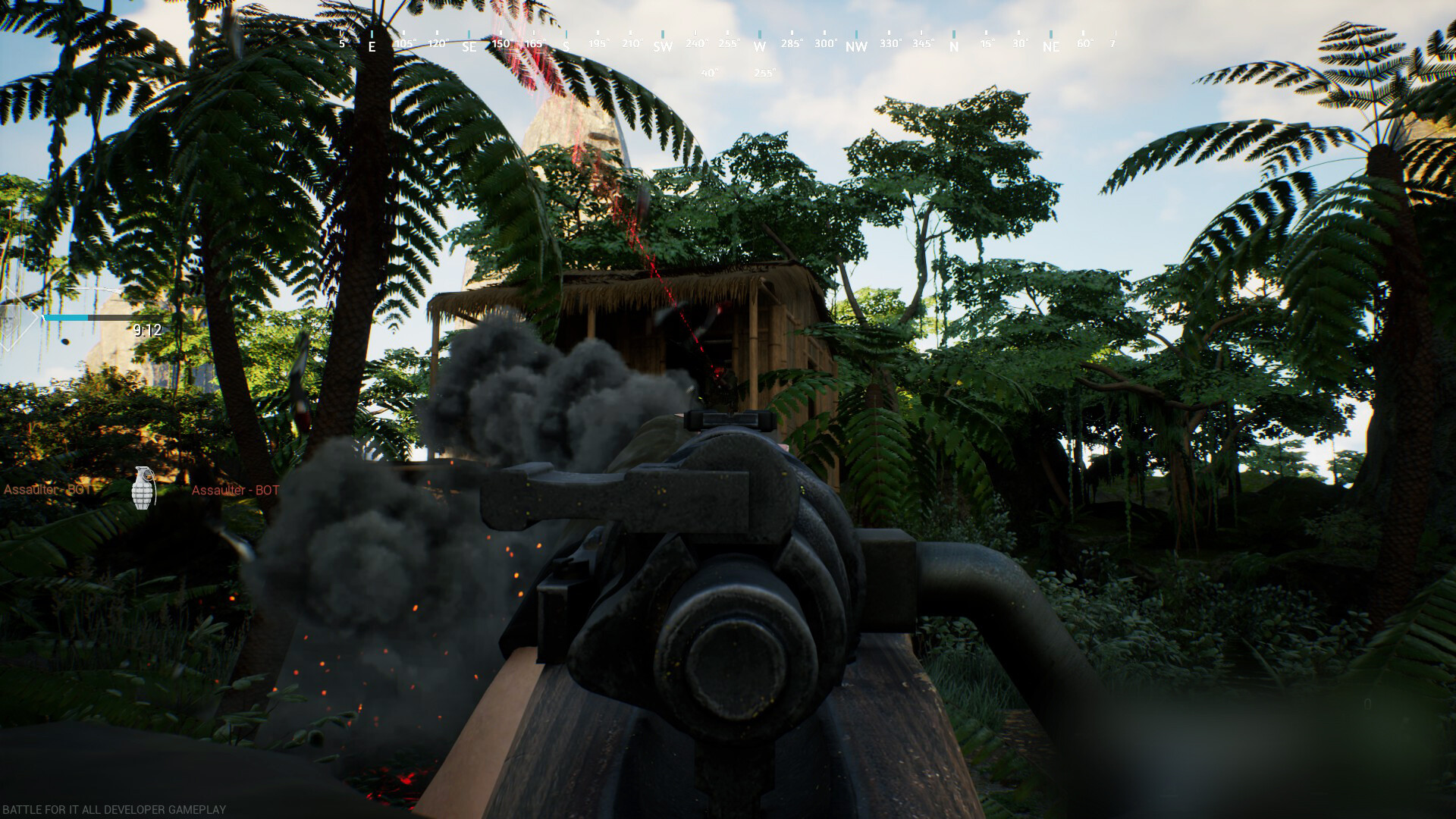Click the 40 degree objective indicator

[709, 71]
